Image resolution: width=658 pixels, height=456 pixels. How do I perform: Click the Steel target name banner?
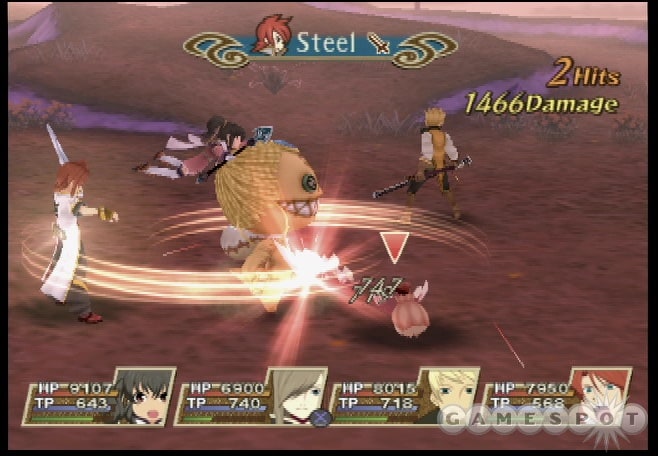(321, 44)
